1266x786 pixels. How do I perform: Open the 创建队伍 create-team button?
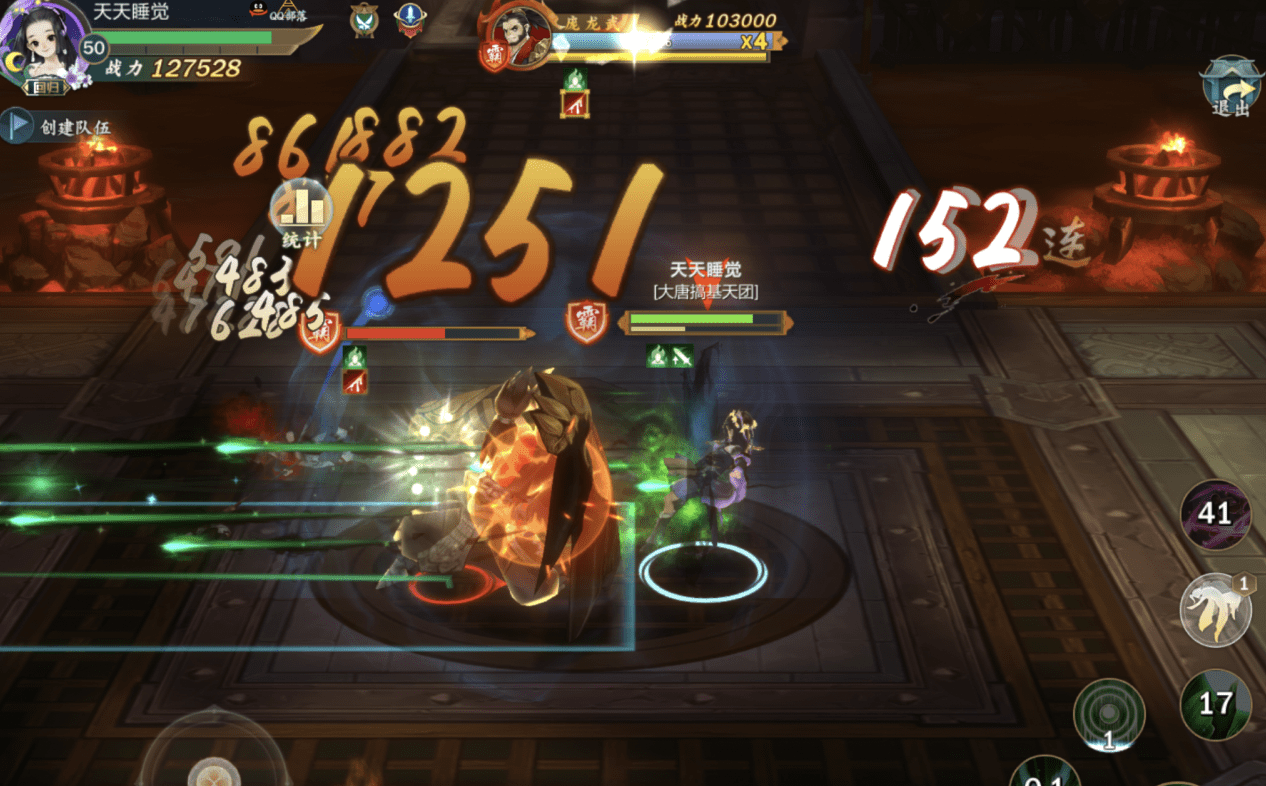tap(60, 127)
